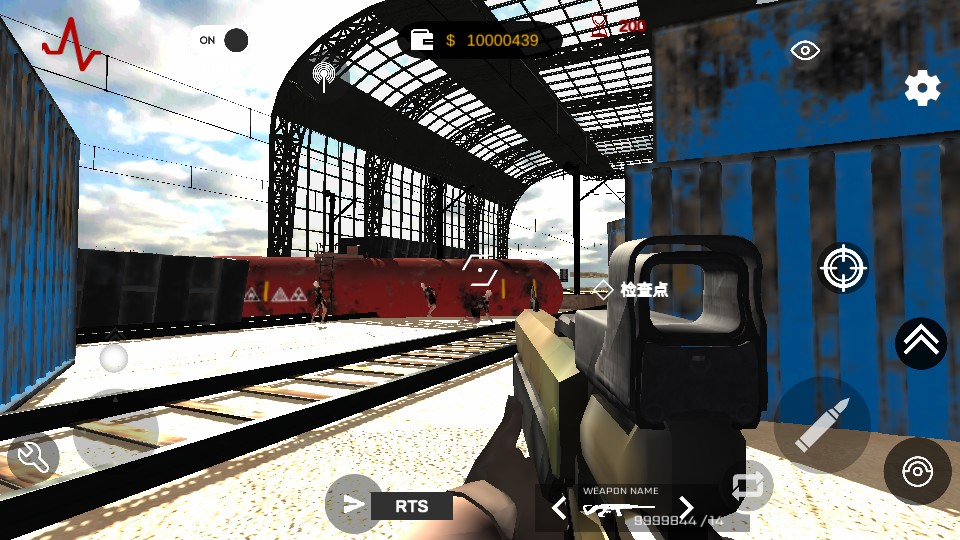Jump using the double chevron button
This screenshot has width=960, height=540.
pyautogui.click(x=921, y=343)
